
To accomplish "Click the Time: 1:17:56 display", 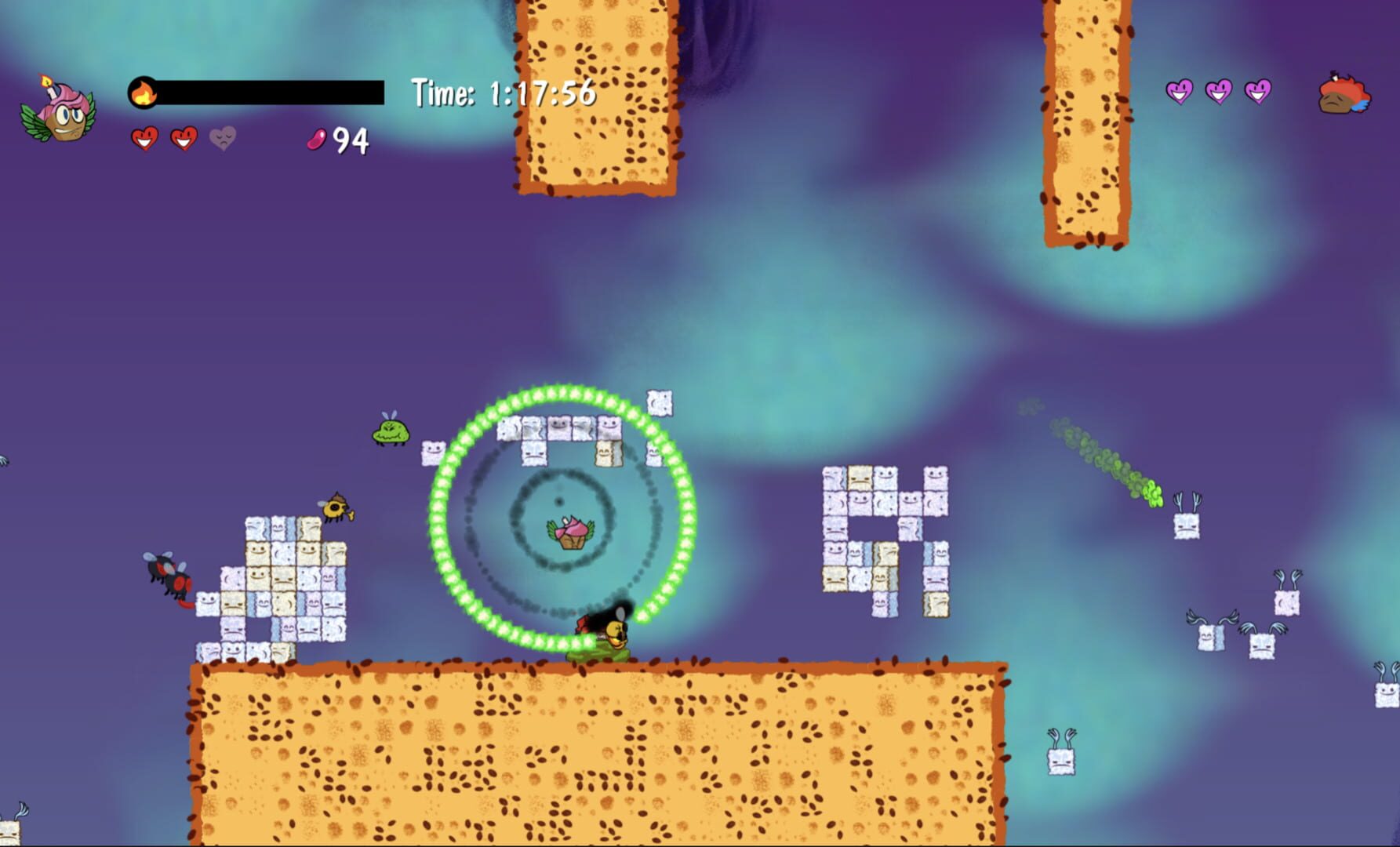I will 504,93.
